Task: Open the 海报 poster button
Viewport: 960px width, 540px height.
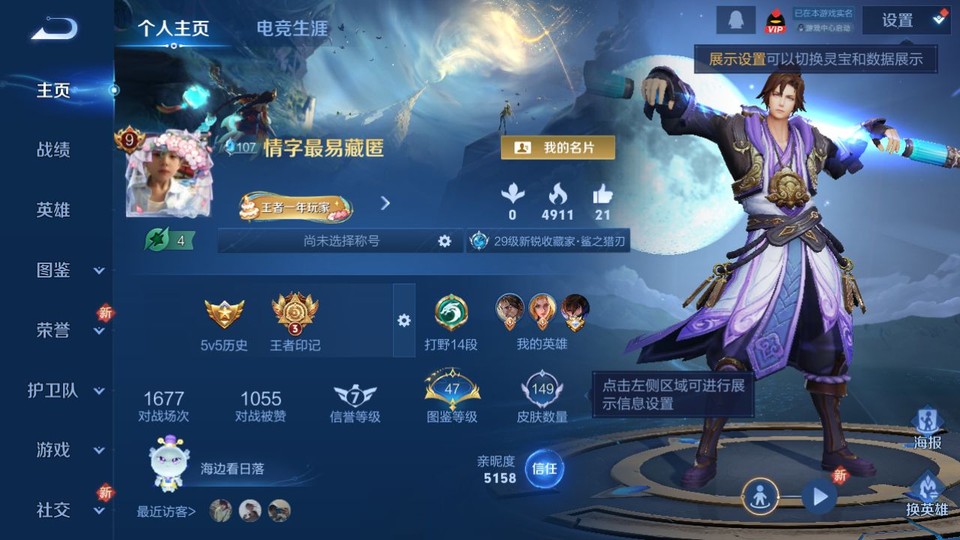Action: [x=927, y=428]
